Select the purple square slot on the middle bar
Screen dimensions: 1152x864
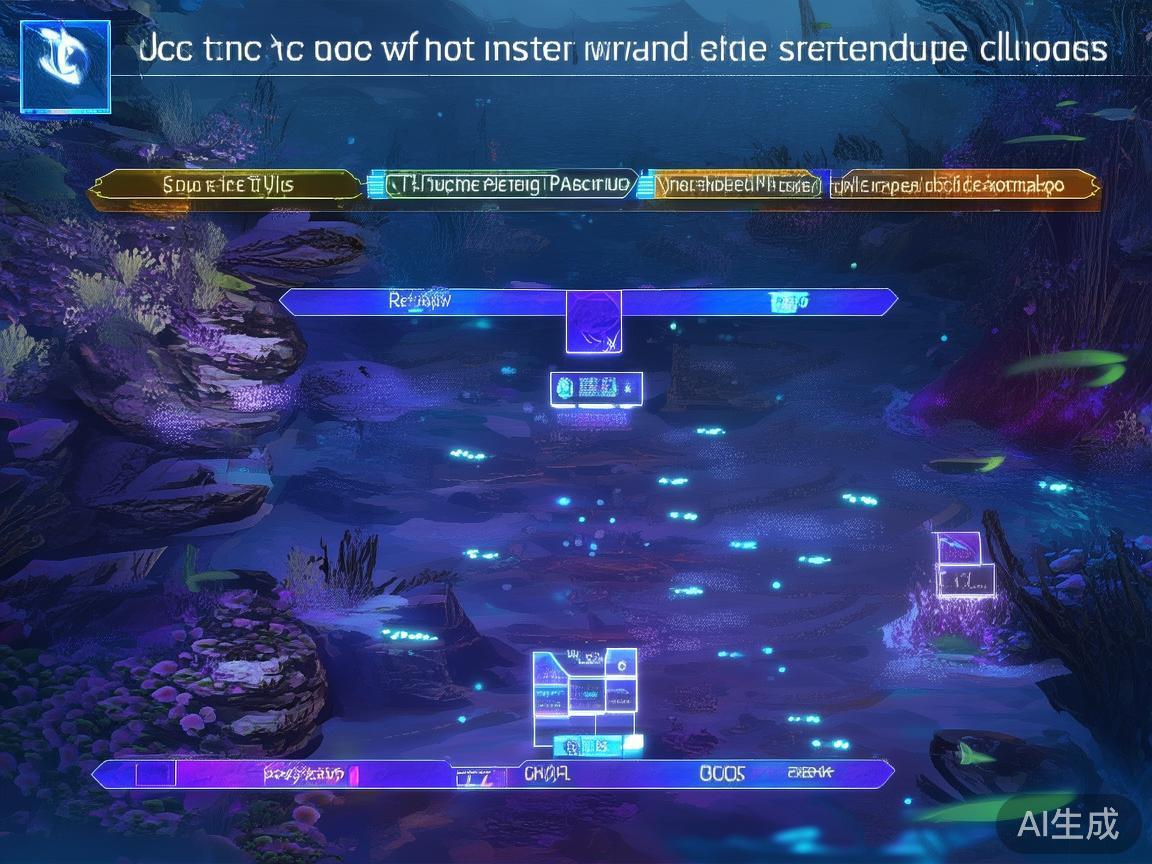594,321
